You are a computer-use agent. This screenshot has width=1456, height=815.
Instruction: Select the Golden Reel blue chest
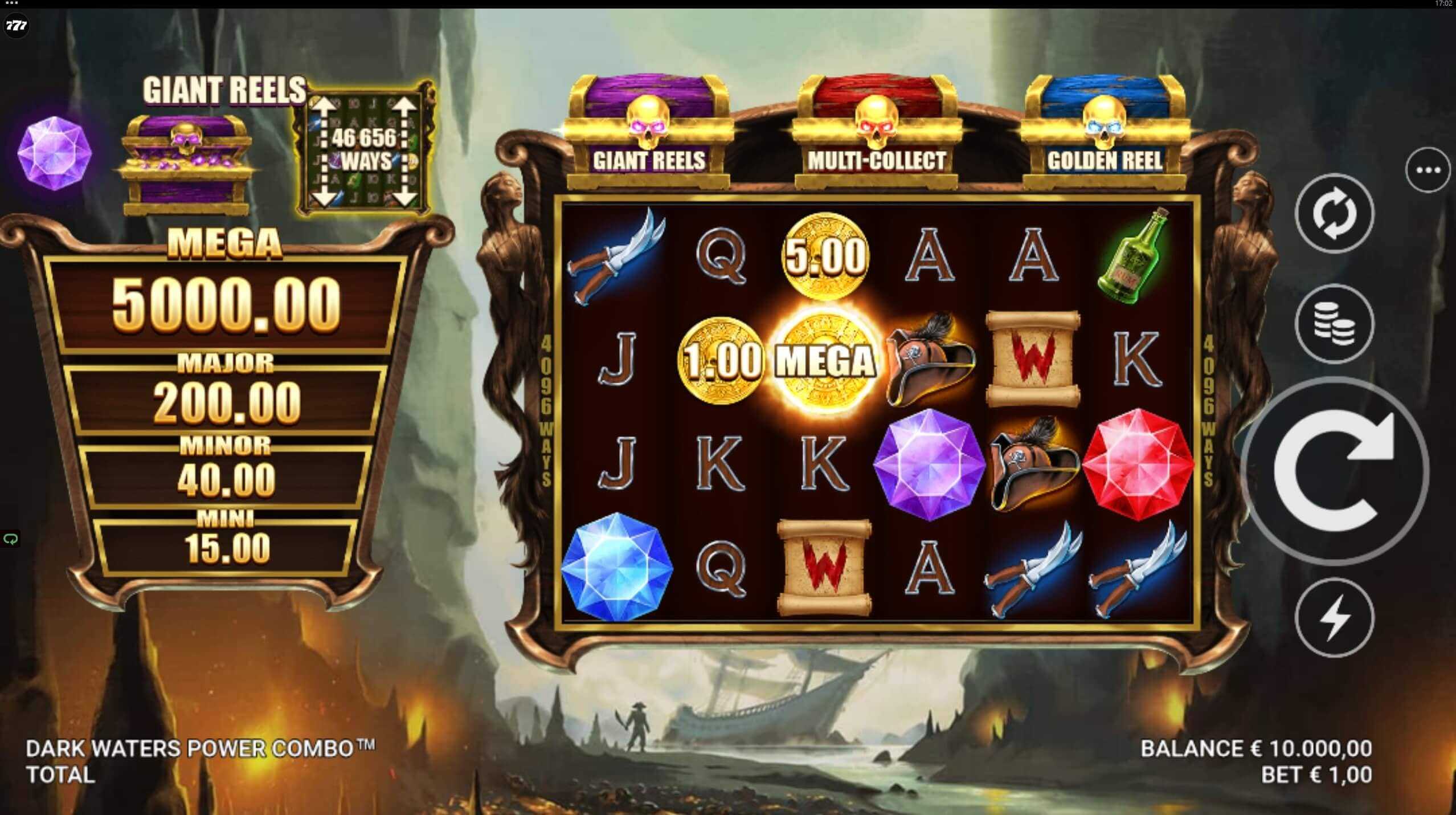1105,133
